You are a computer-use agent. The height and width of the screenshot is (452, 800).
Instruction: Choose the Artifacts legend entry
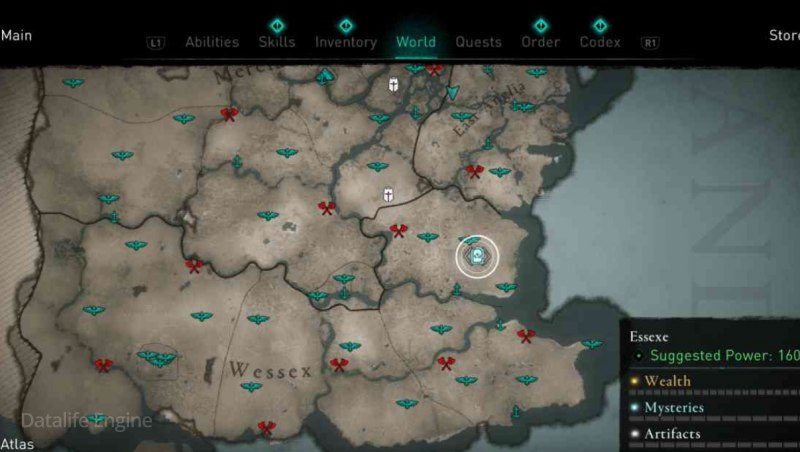tap(672, 434)
